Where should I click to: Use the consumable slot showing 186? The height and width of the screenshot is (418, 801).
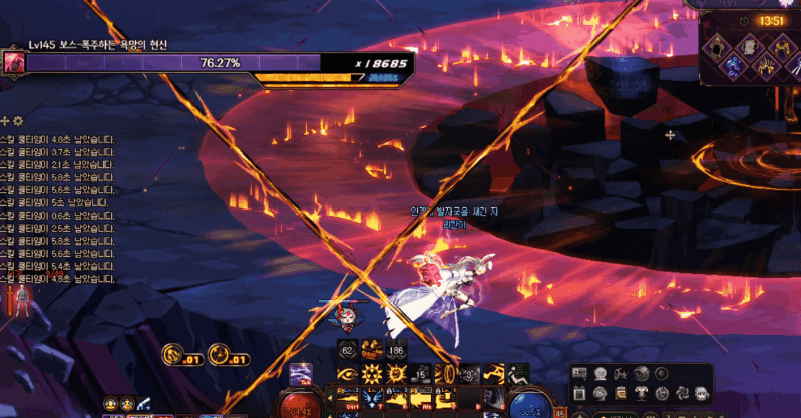click(395, 350)
